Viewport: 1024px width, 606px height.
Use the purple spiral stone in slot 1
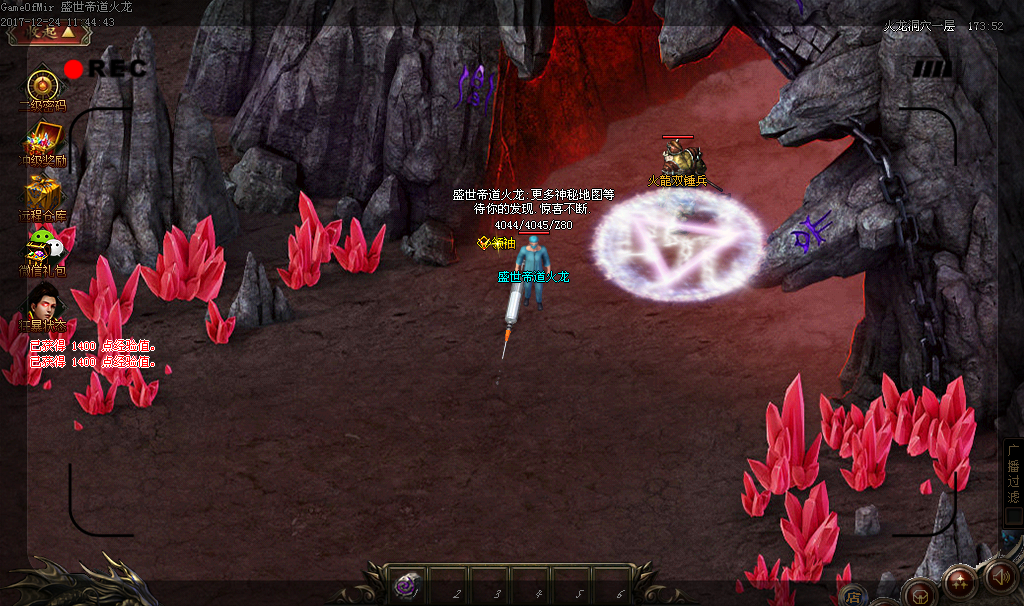[408, 587]
